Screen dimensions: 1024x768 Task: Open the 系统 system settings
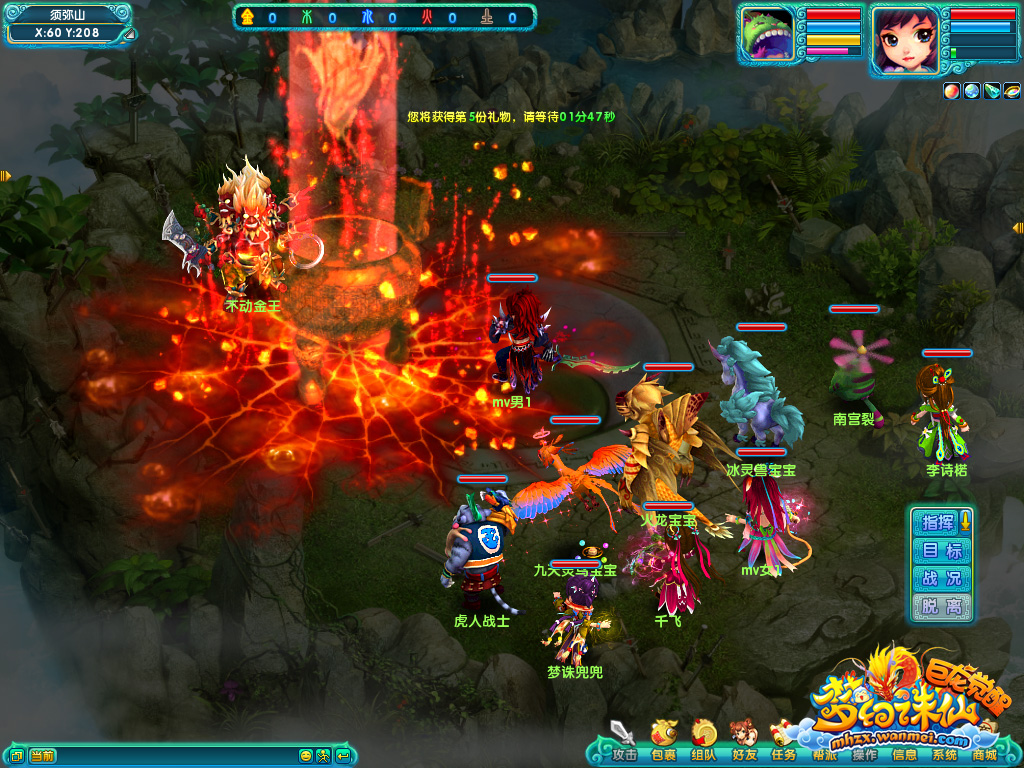944,754
